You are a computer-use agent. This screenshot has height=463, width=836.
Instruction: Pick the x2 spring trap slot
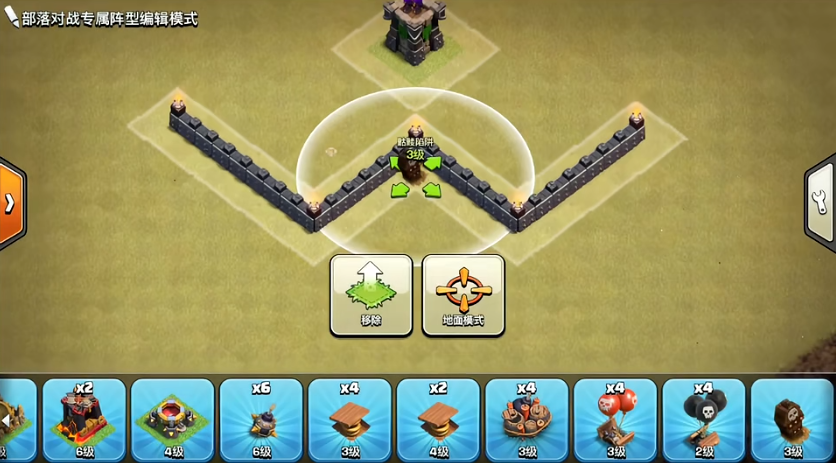[438, 419]
